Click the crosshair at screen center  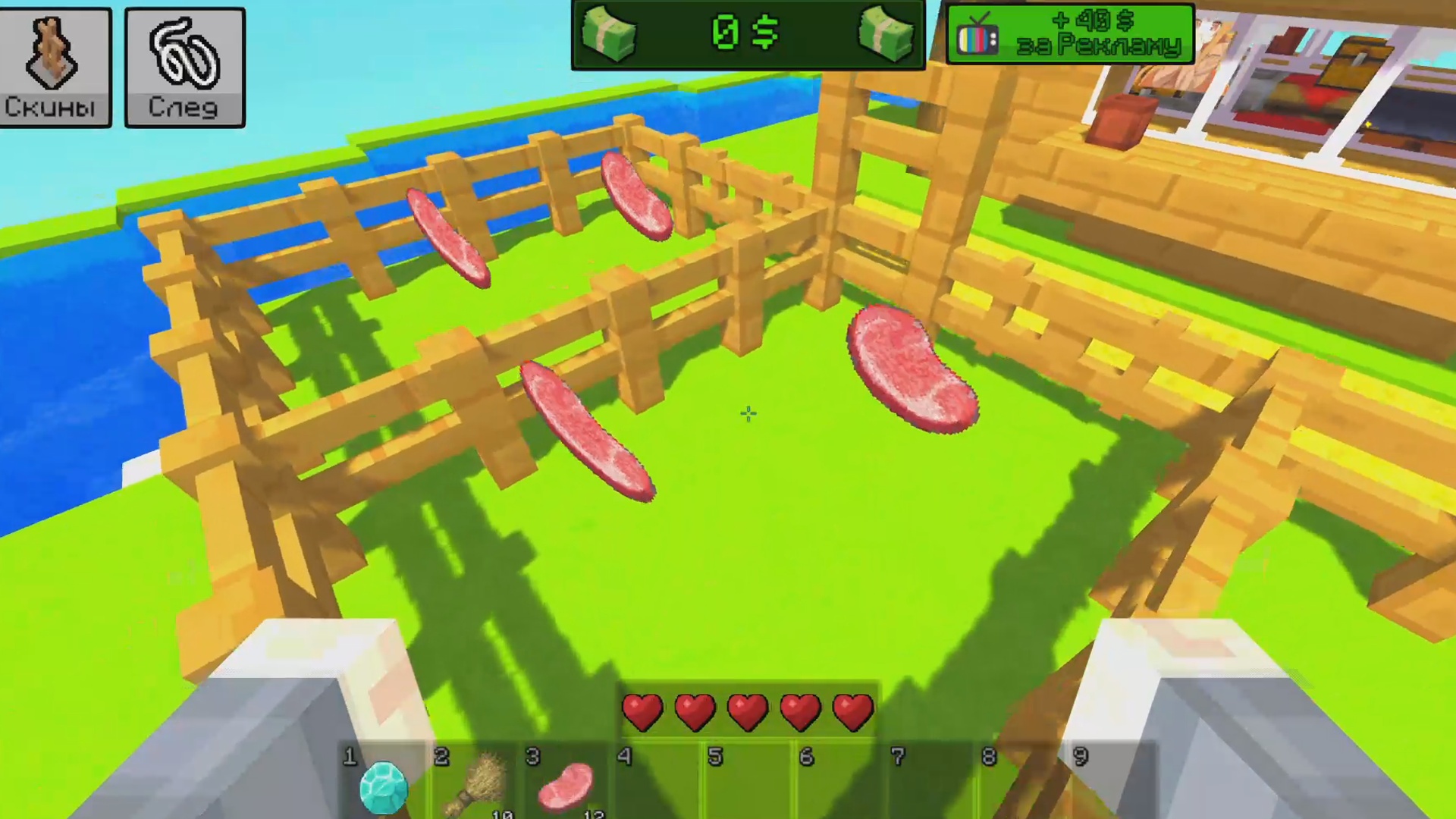coord(747,413)
